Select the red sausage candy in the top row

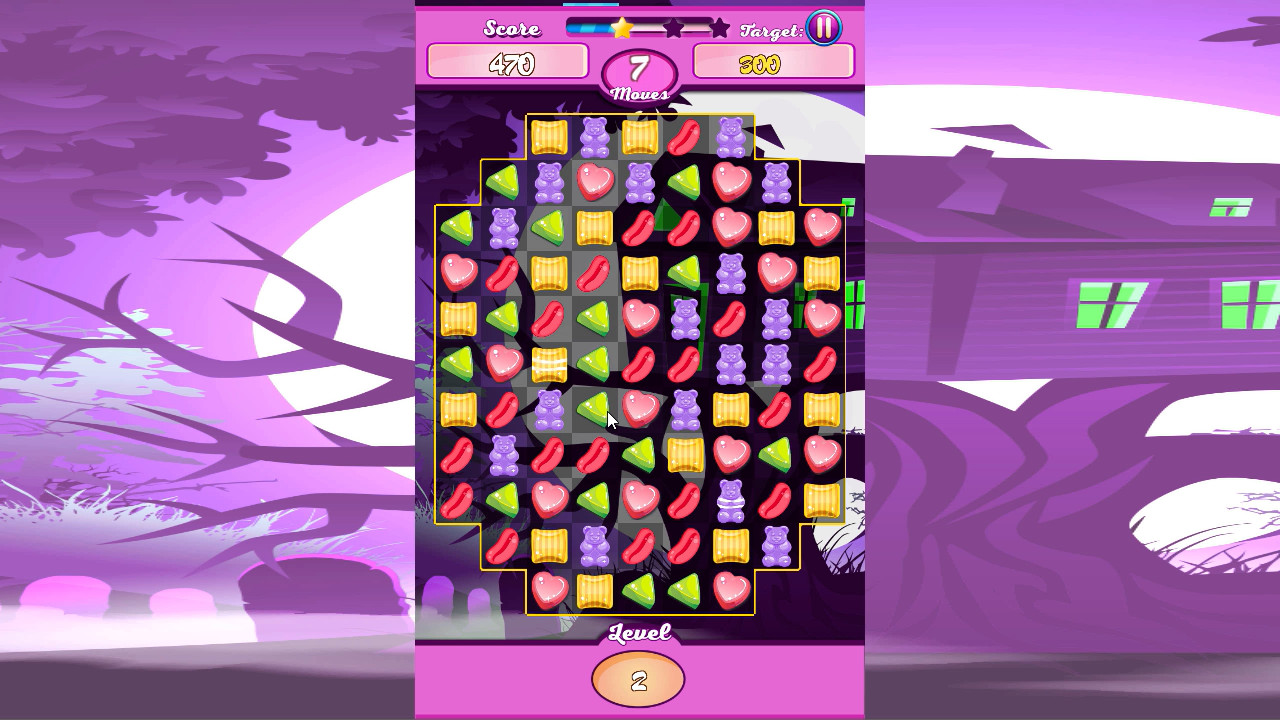click(683, 138)
